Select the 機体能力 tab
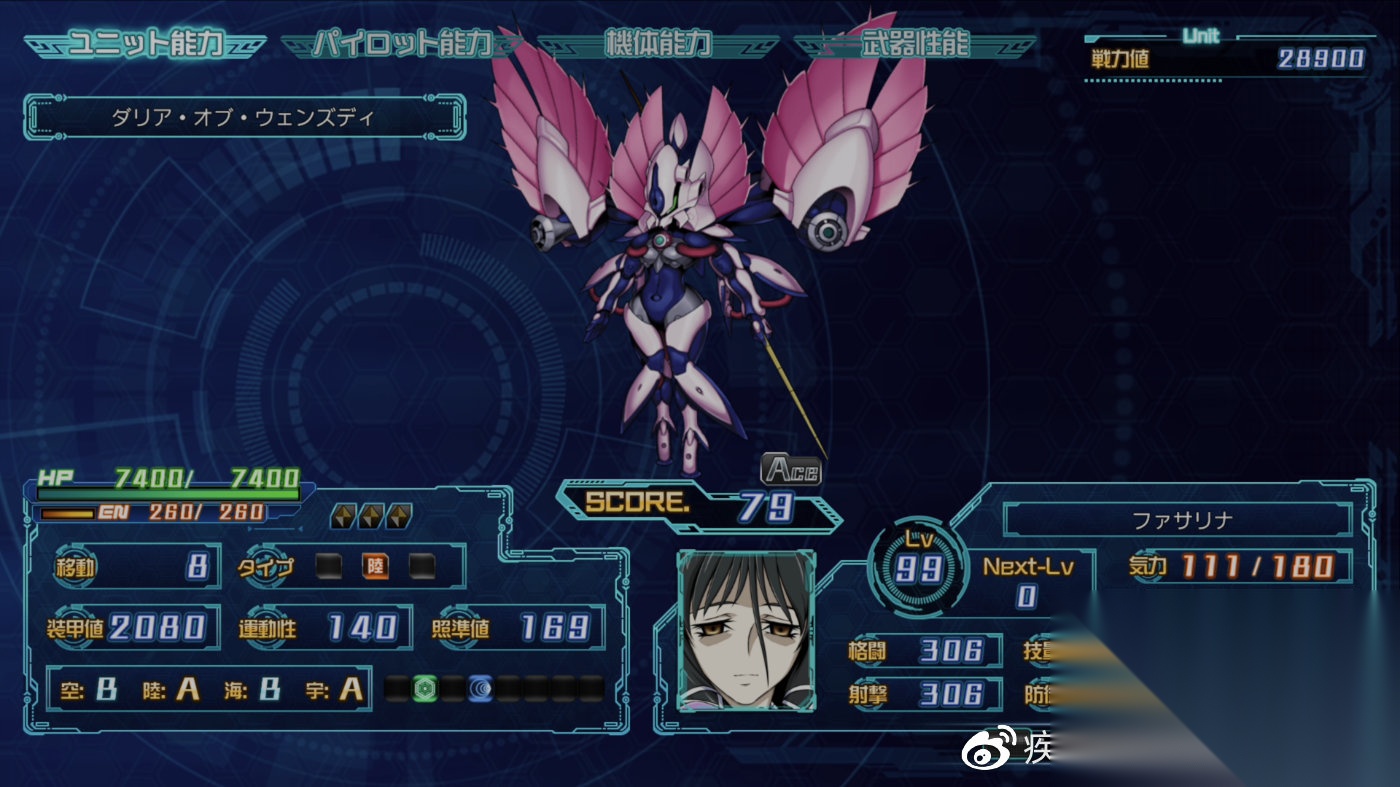This screenshot has width=1400, height=787. coord(657,45)
